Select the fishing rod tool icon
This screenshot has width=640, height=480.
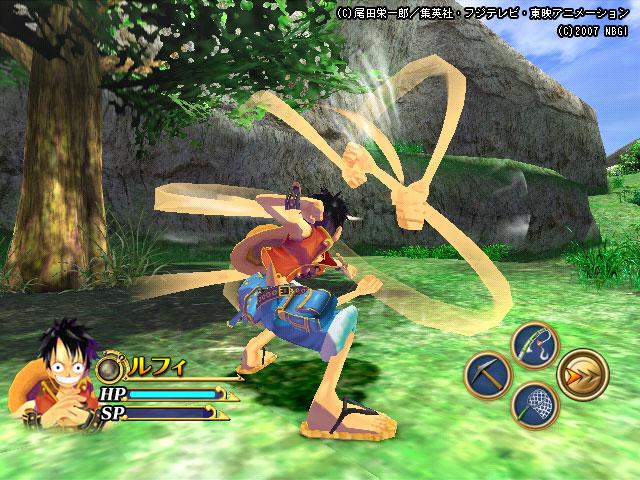(534, 344)
